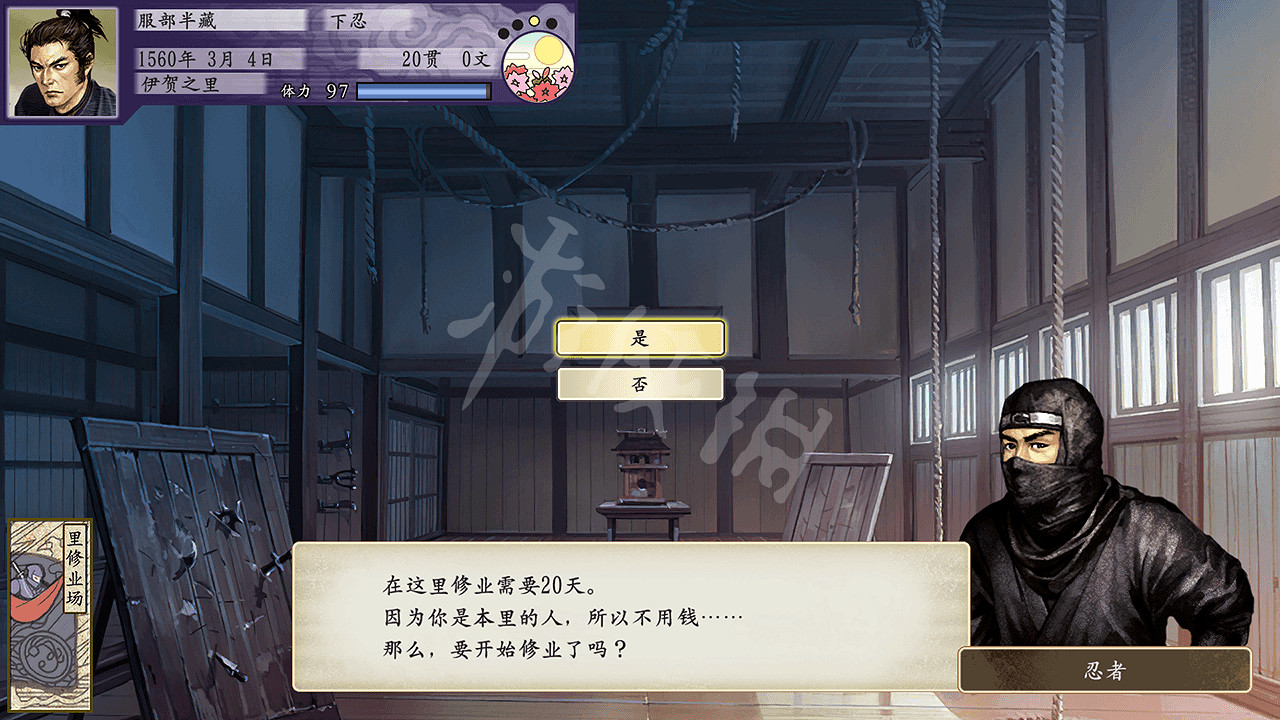Select 否 to decline training
The width and height of the screenshot is (1280, 720).
coord(641,384)
